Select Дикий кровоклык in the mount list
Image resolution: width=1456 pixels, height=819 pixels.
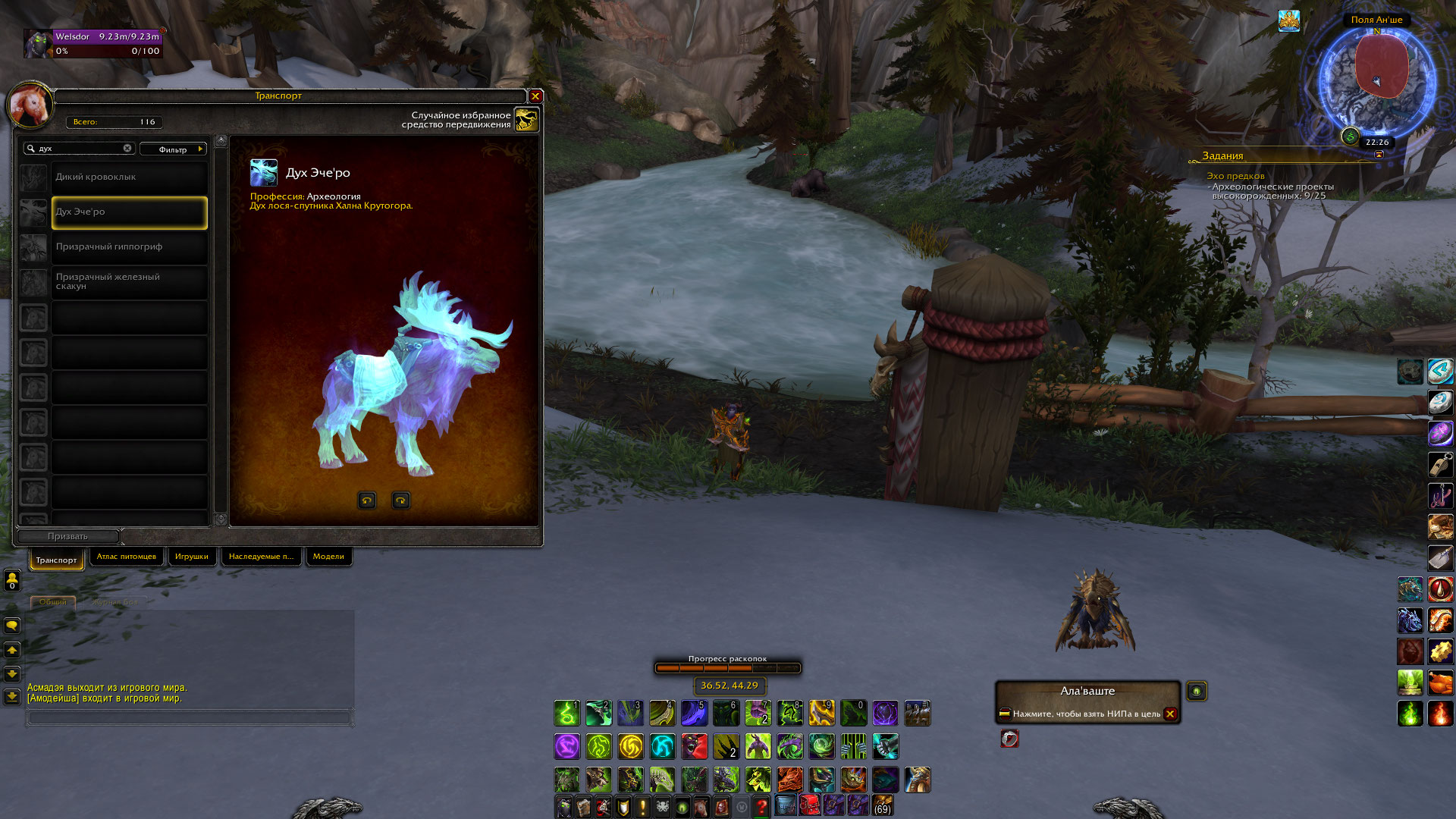129,177
